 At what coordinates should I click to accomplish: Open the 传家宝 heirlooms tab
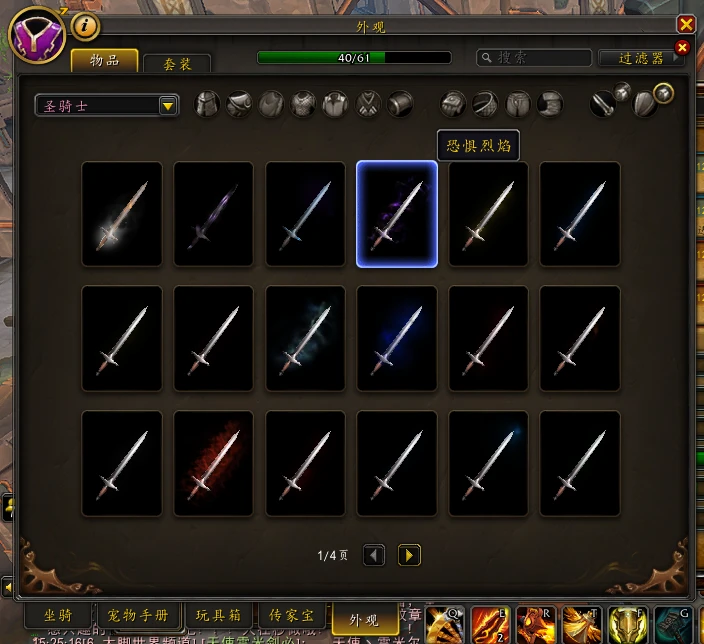pyautogui.click(x=291, y=614)
